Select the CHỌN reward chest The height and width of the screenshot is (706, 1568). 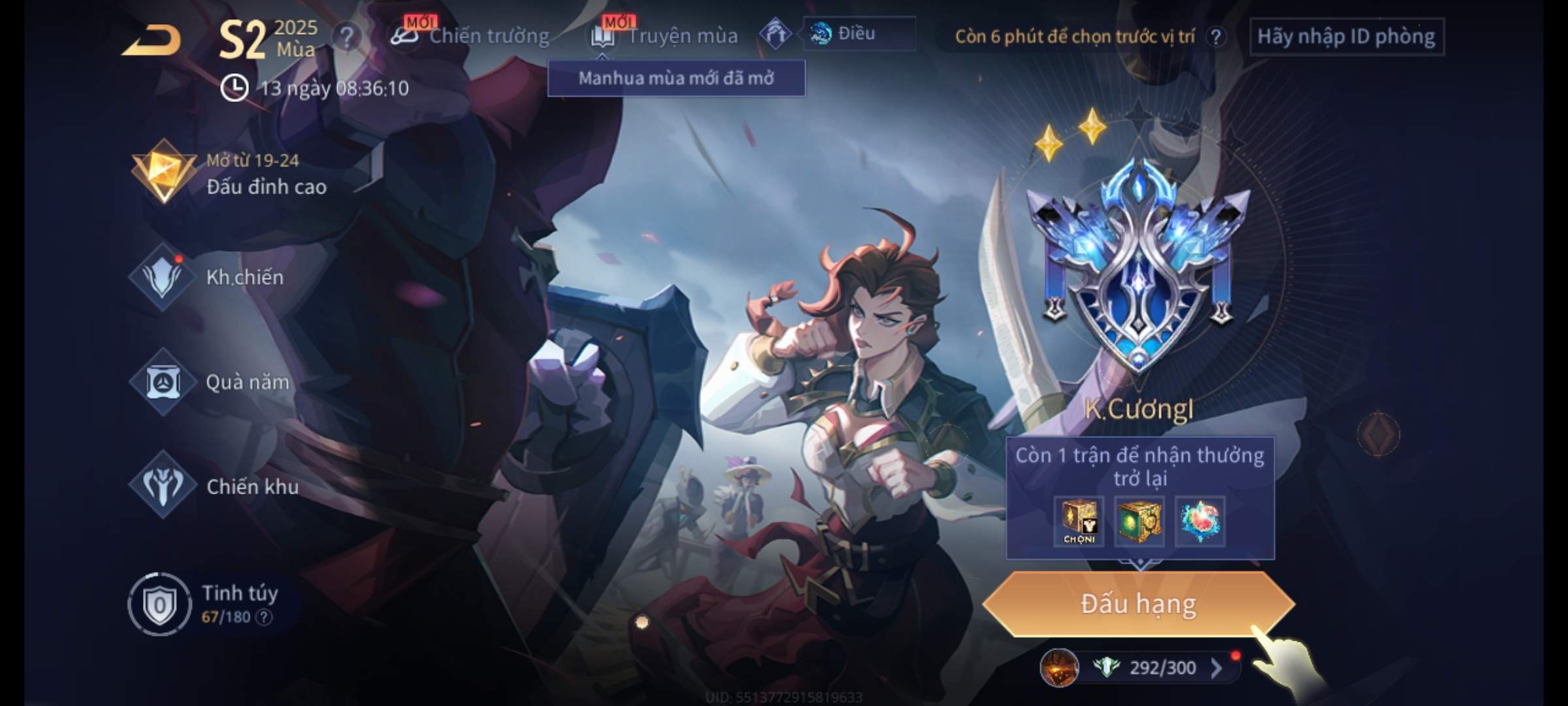coord(1079,522)
